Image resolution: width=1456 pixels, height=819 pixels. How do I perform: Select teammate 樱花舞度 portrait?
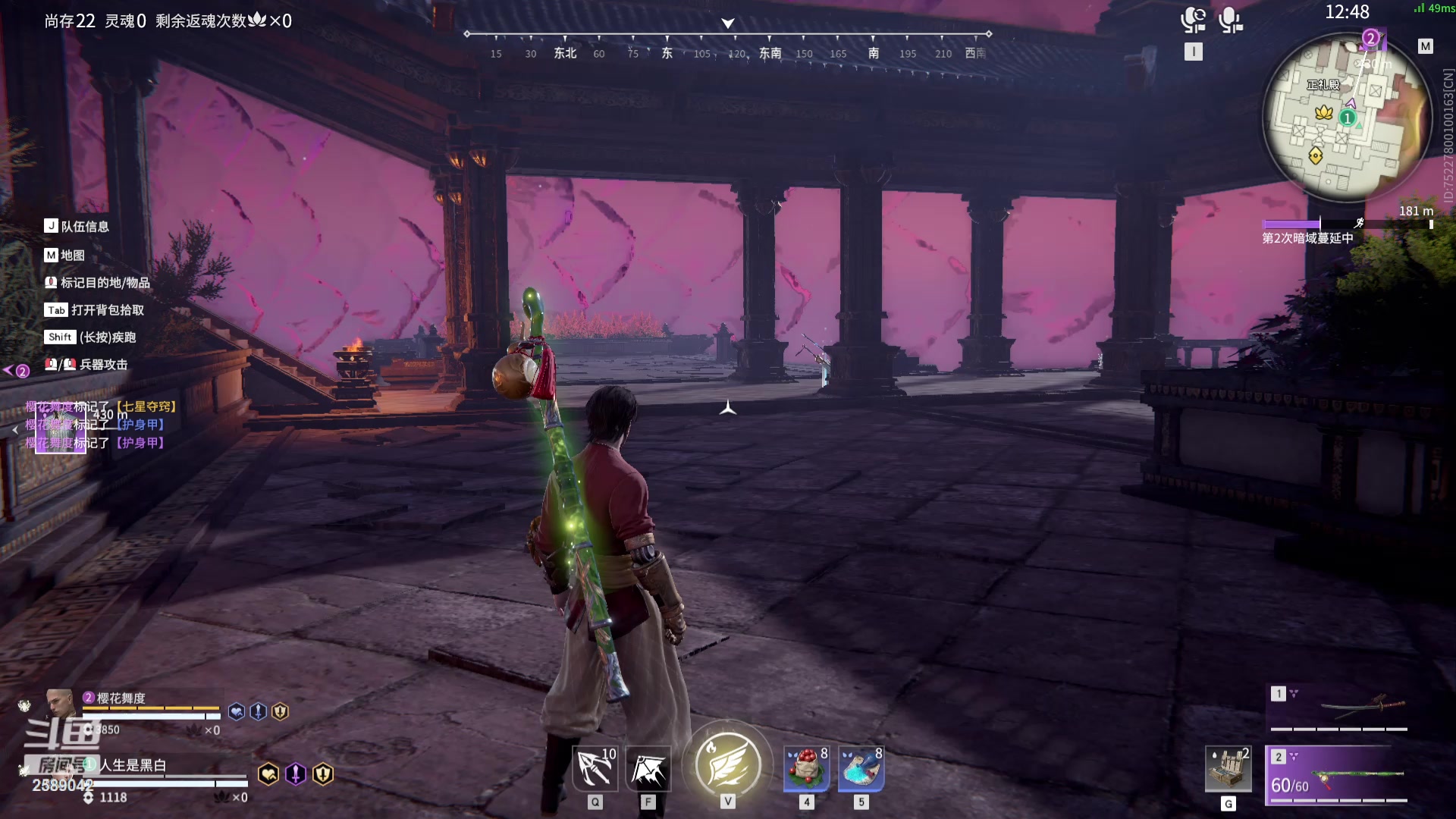click(60, 703)
